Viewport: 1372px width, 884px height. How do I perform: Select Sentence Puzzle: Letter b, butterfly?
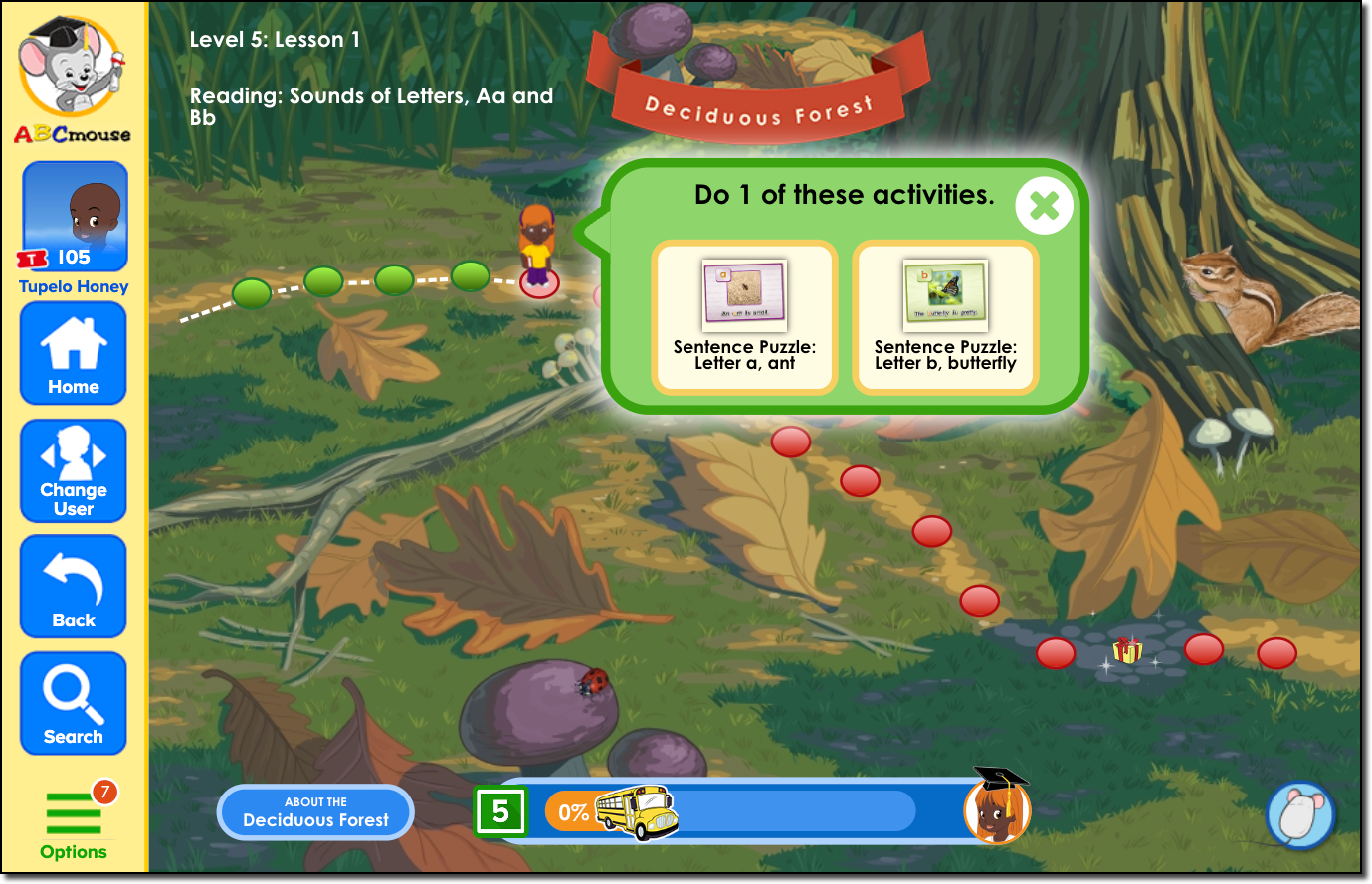point(944,316)
